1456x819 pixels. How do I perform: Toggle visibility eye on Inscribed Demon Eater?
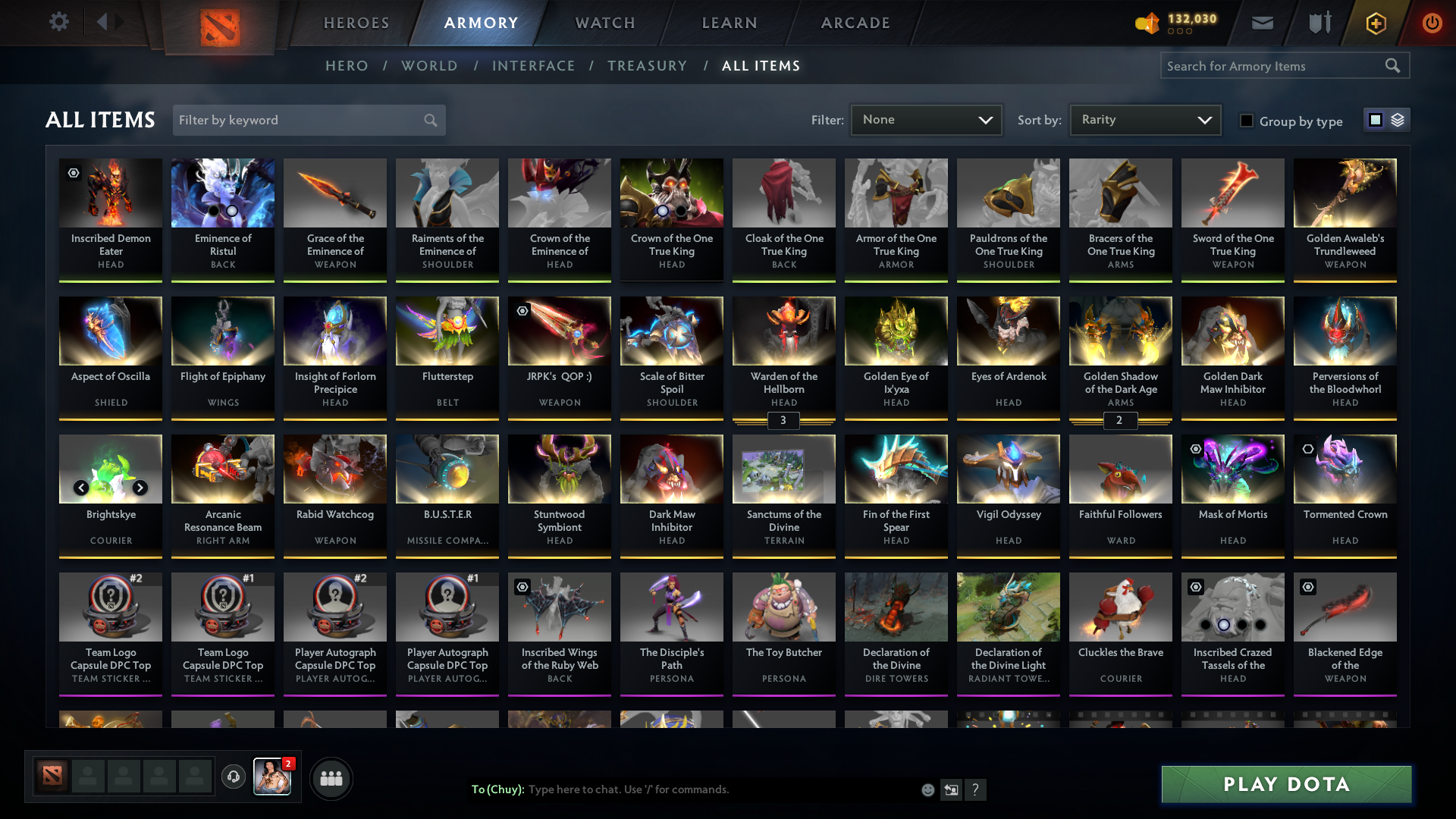tap(73, 174)
